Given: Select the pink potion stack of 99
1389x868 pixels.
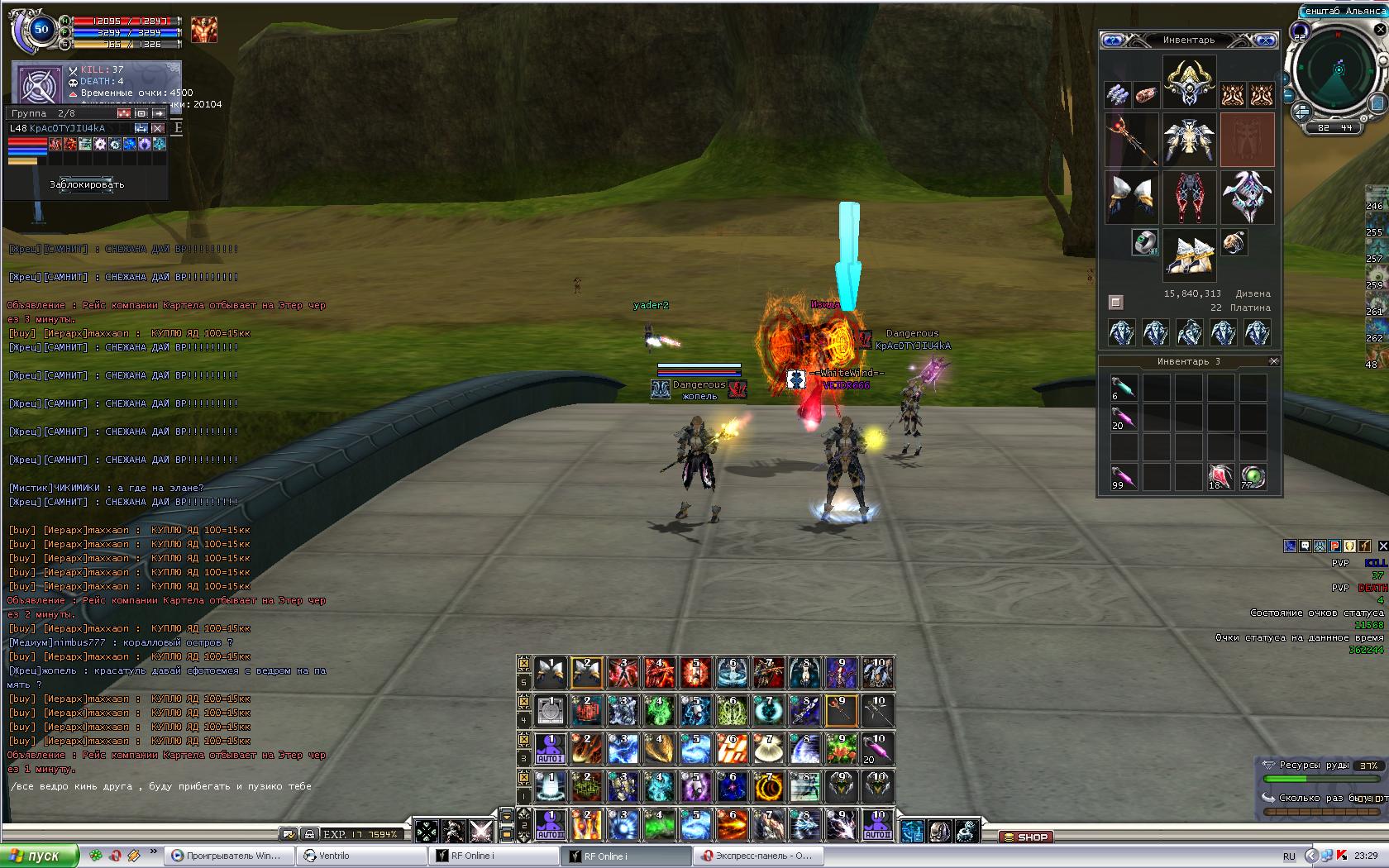Looking at the screenshot, I should coord(1123,477).
